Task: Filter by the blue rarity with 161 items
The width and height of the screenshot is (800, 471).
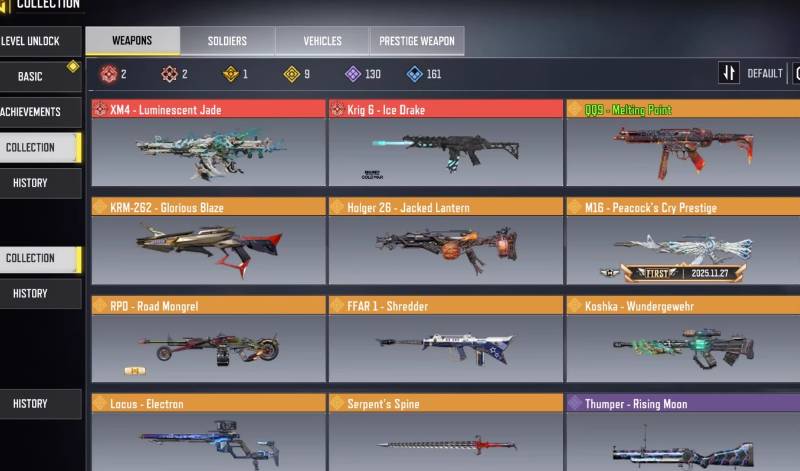Action: tap(425, 74)
